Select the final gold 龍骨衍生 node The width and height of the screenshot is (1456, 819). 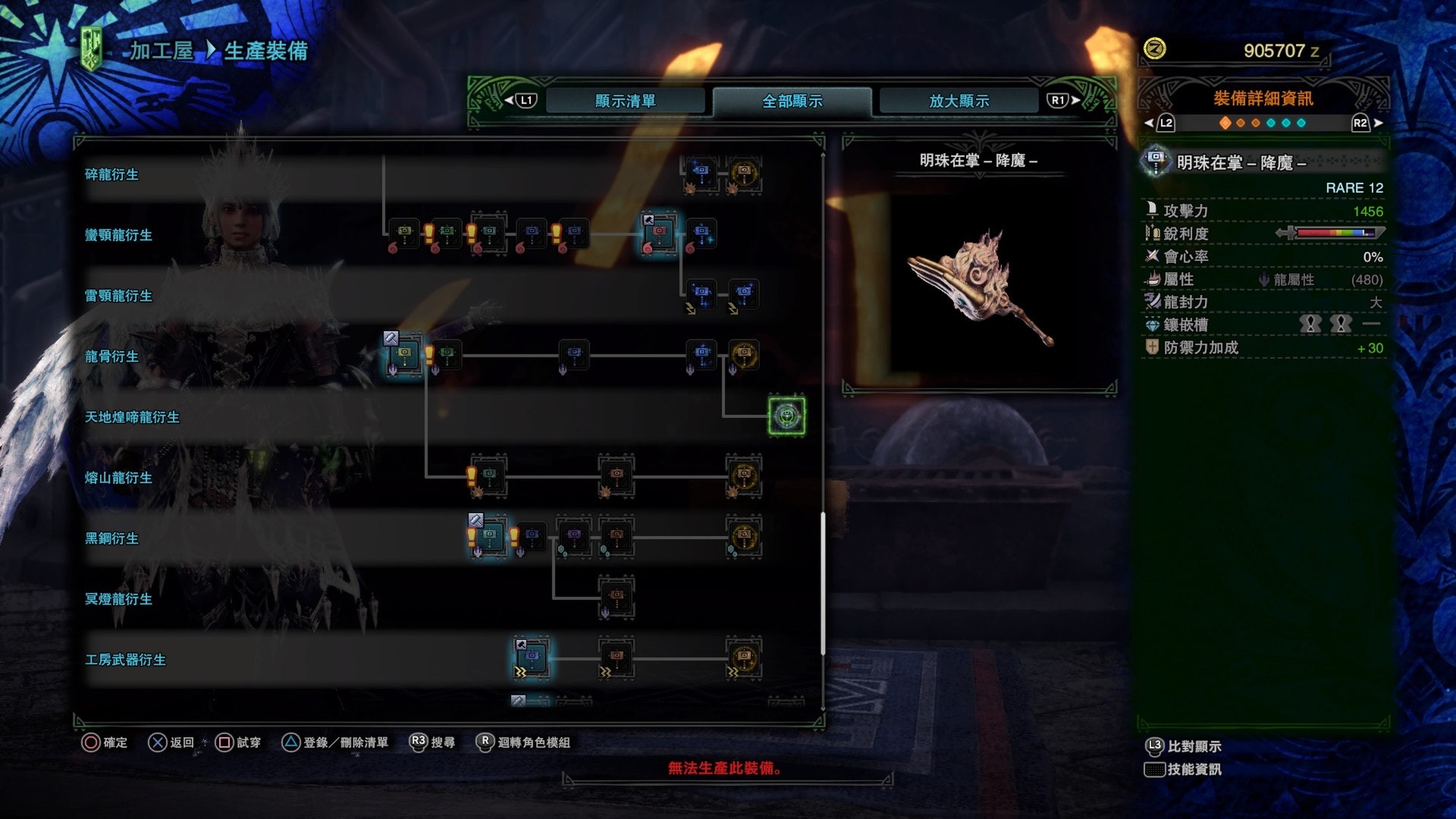tap(744, 354)
